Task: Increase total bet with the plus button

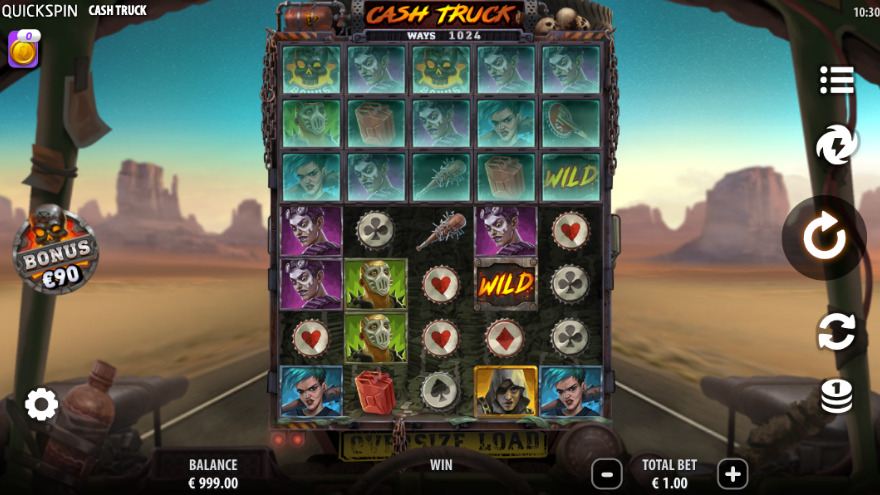Action: click(732, 473)
